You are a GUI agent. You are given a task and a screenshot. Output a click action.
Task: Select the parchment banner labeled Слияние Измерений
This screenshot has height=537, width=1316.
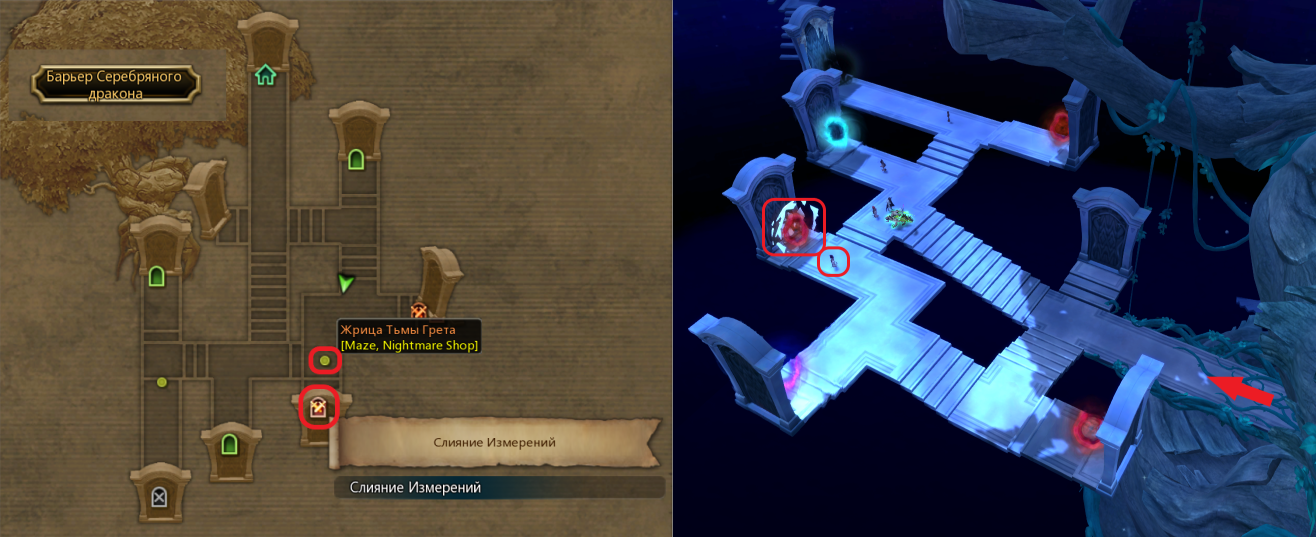tap(495, 442)
